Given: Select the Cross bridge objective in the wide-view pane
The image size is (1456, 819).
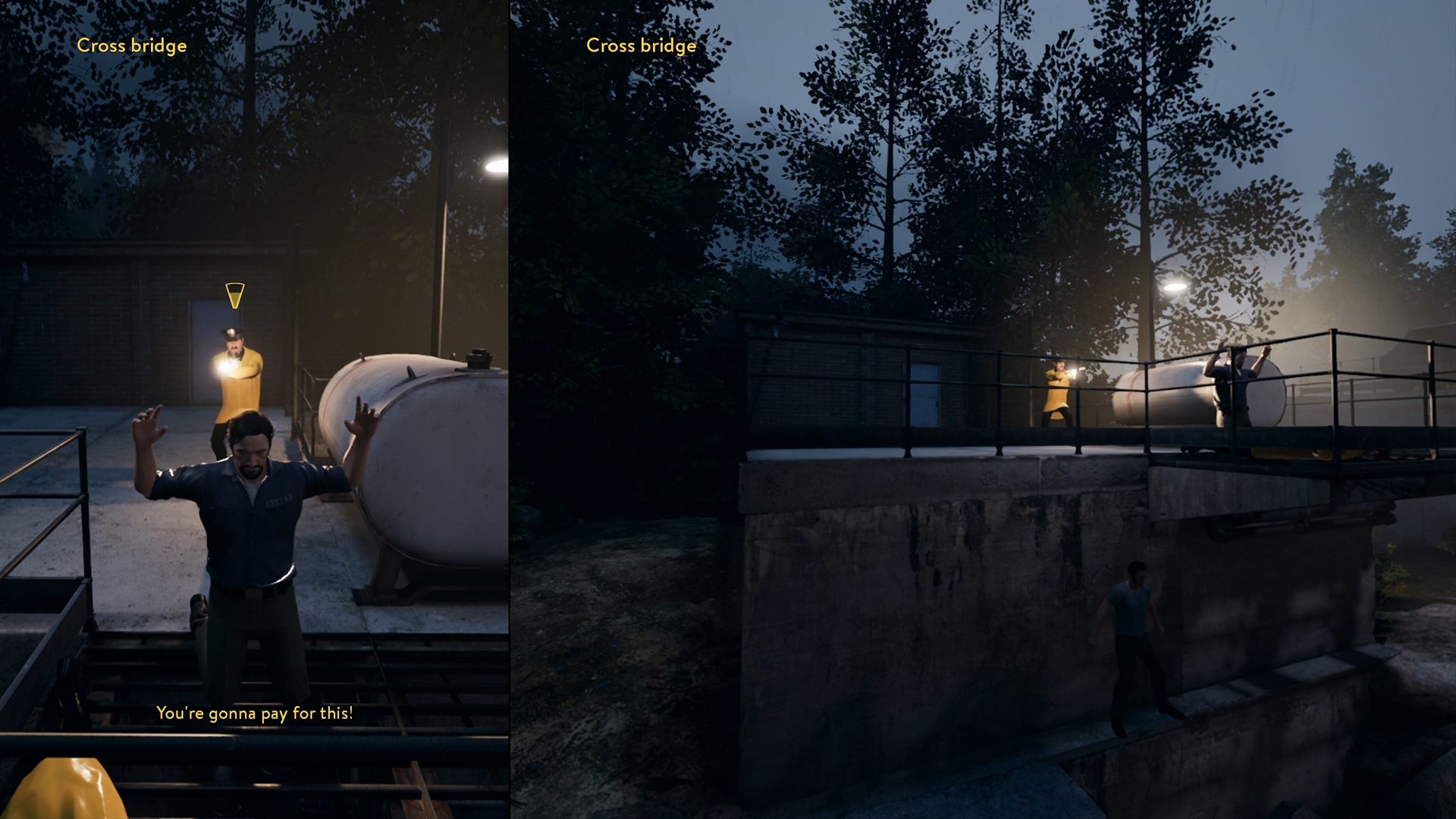Looking at the screenshot, I should tap(641, 45).
